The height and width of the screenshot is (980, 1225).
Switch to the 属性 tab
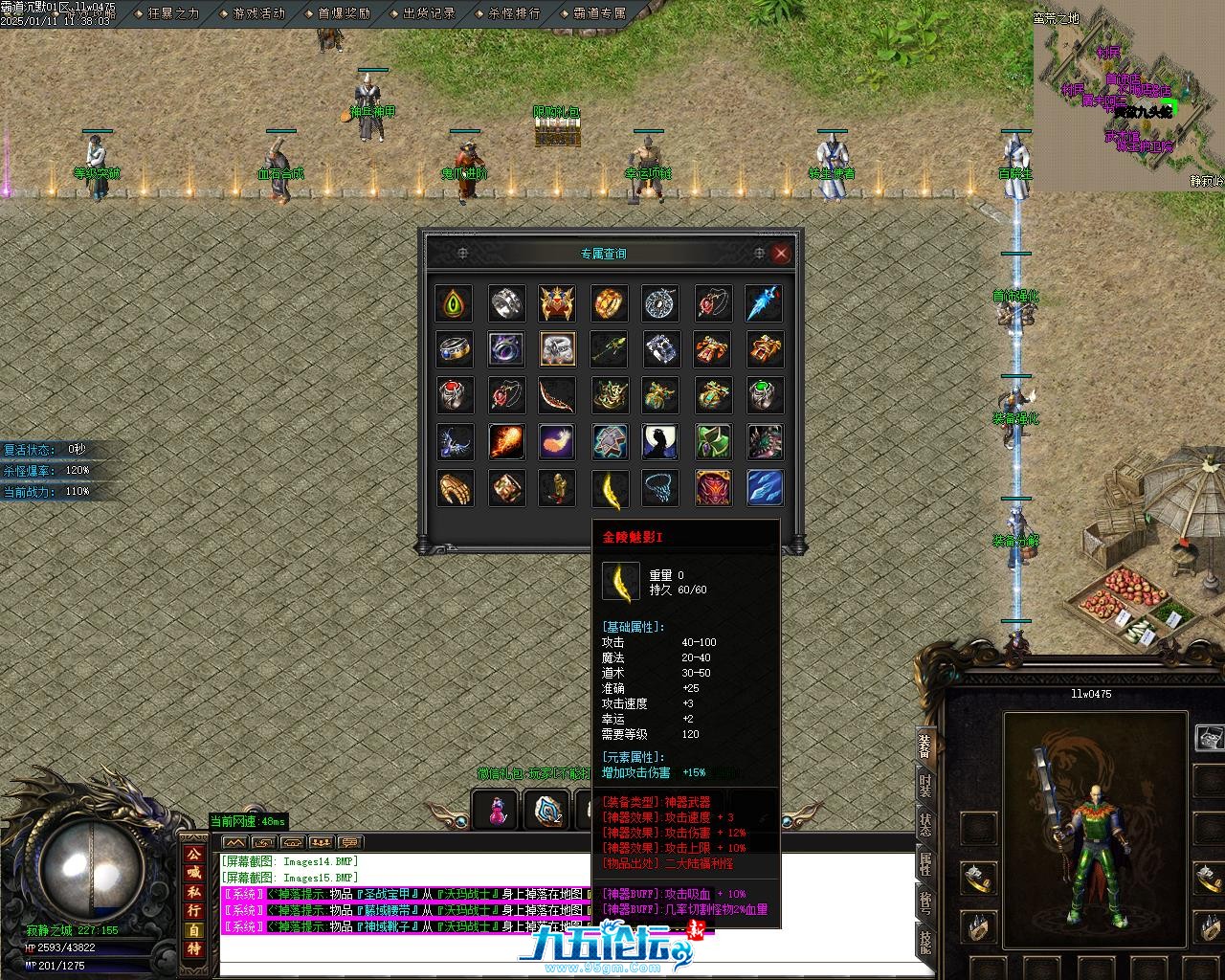pyautogui.click(x=925, y=863)
